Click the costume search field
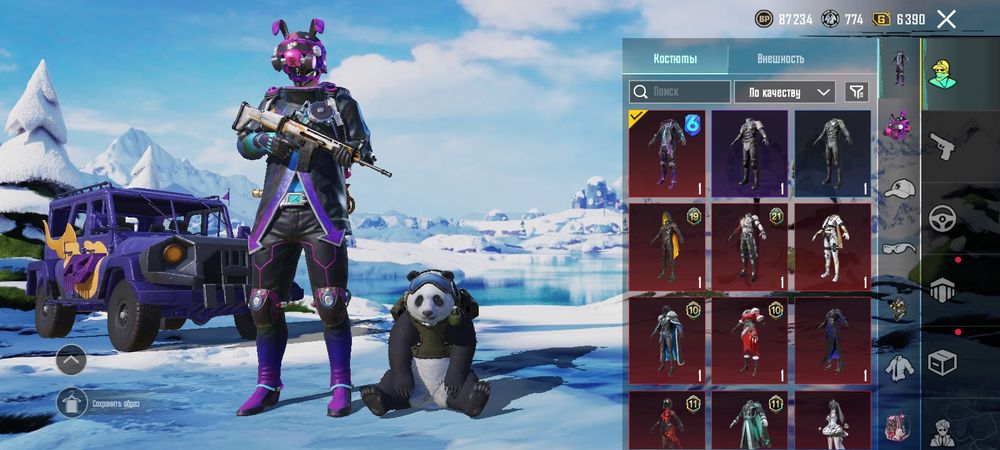 (679, 92)
